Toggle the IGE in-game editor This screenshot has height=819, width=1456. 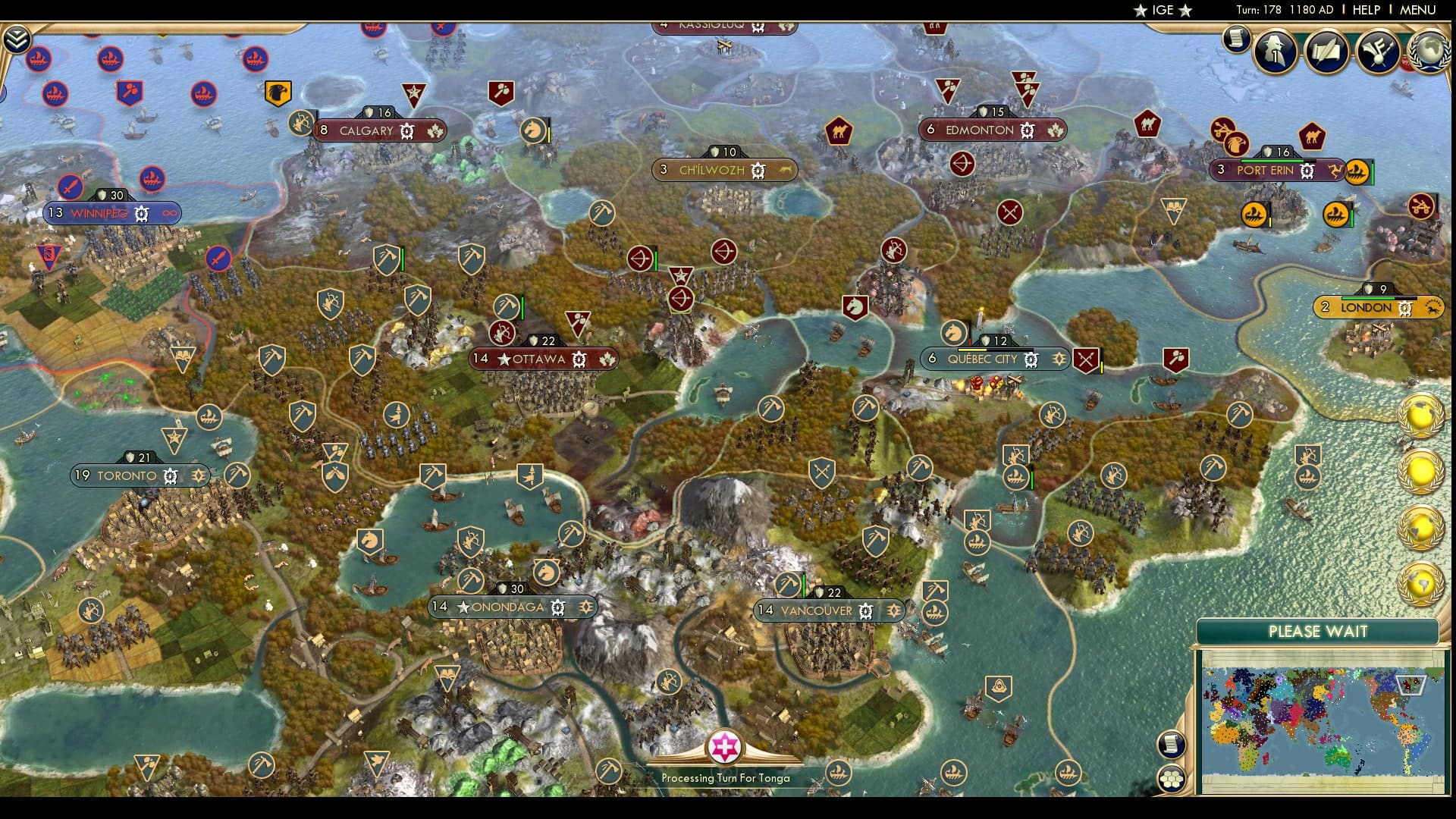tap(1162, 10)
